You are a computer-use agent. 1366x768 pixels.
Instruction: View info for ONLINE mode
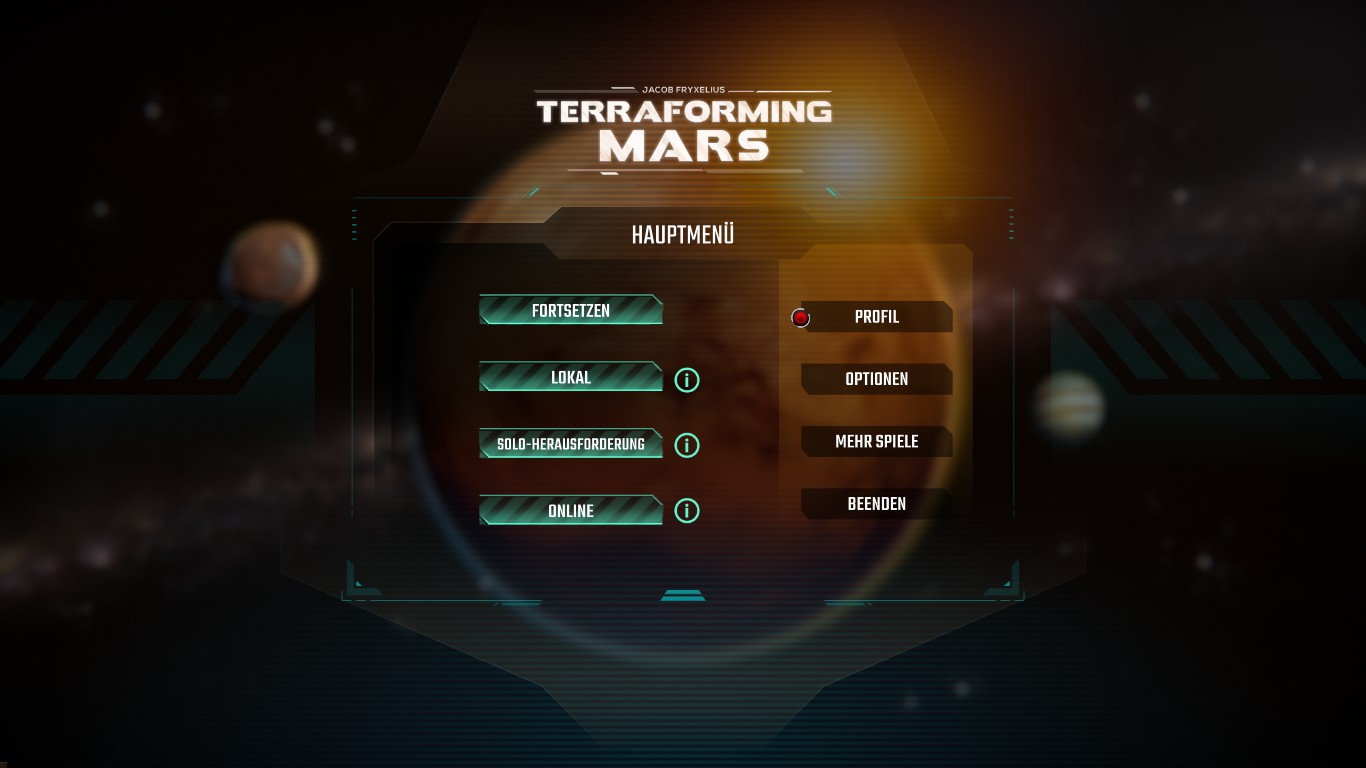(x=686, y=511)
